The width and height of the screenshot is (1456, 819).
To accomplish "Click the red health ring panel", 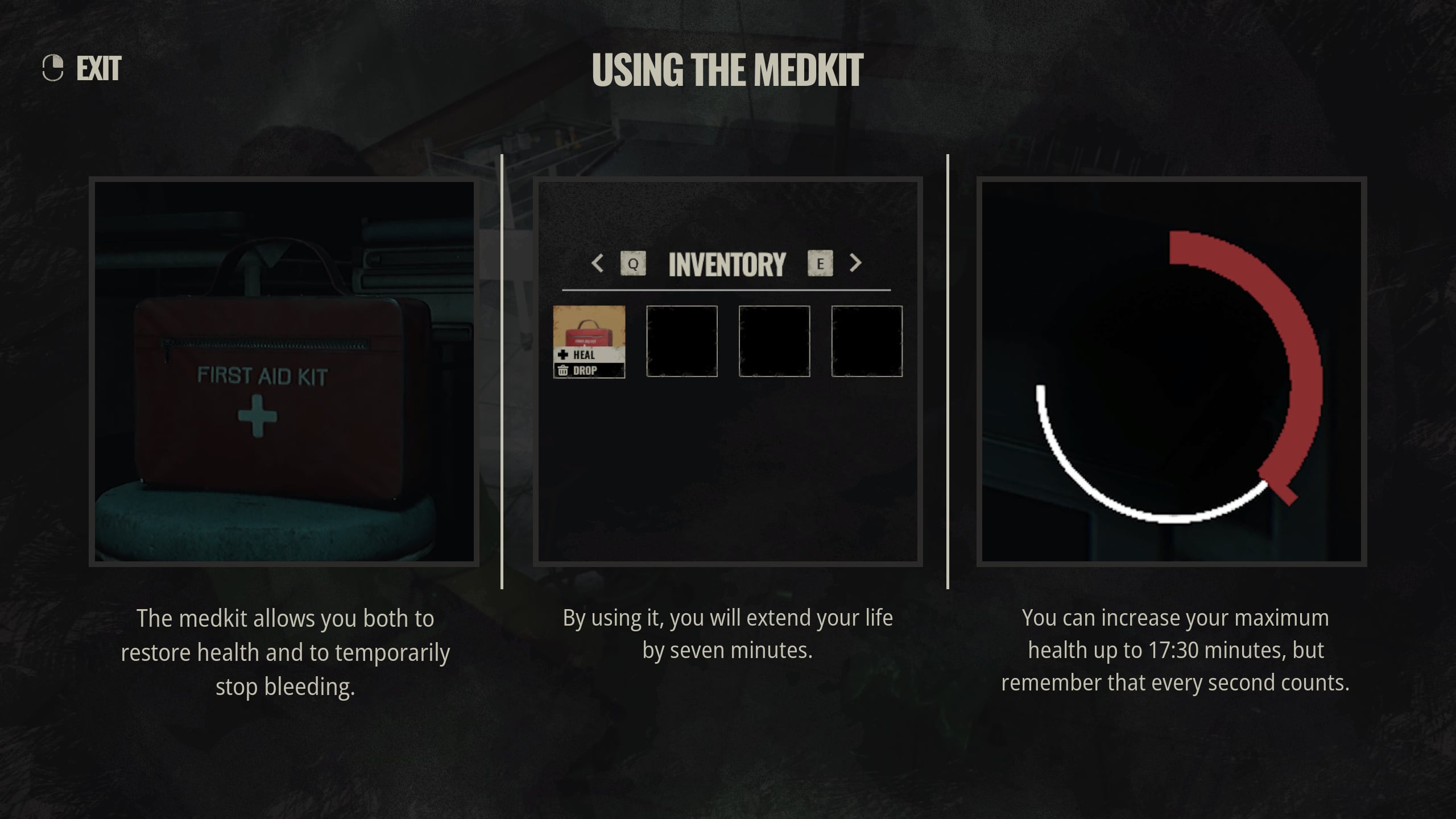I will 1172,372.
